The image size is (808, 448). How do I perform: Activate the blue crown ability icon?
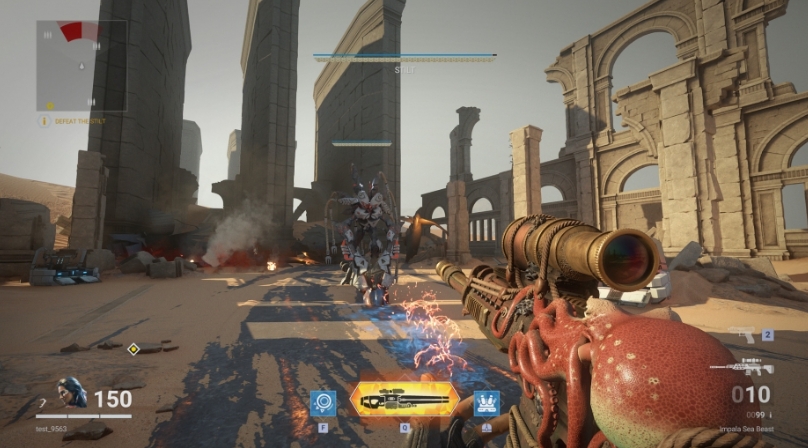coord(486,402)
